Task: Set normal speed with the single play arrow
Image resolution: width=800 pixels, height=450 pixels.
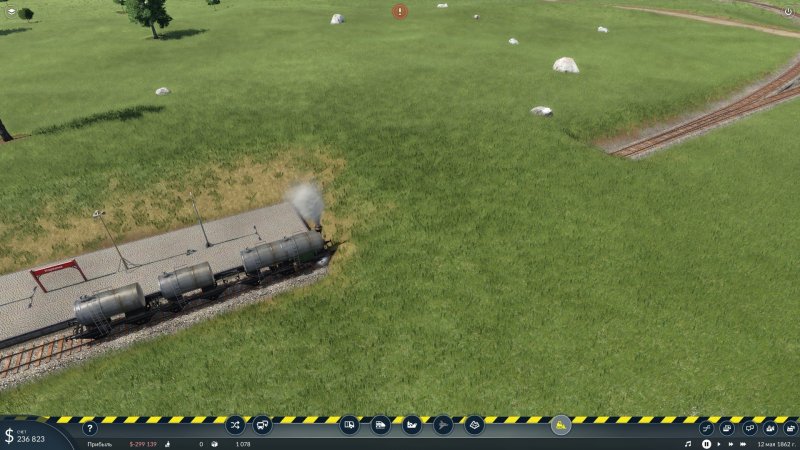Action: point(720,443)
